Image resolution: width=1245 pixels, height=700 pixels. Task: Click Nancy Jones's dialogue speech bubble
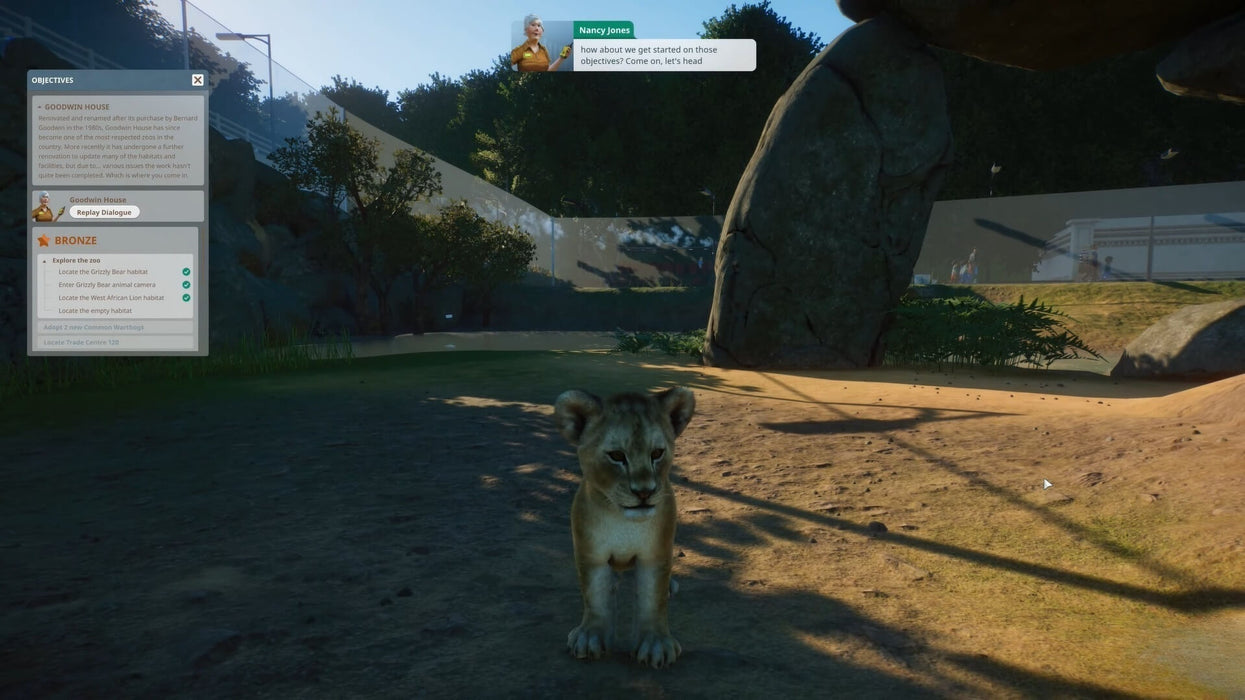tap(665, 55)
